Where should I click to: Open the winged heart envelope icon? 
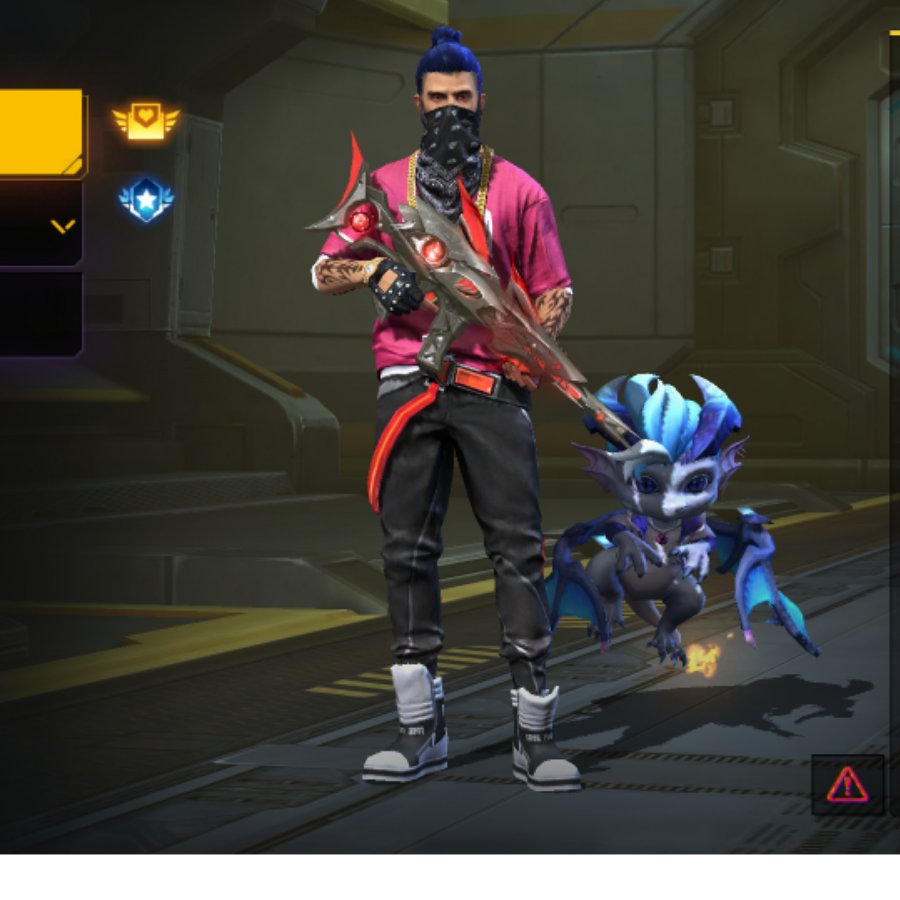point(146,121)
